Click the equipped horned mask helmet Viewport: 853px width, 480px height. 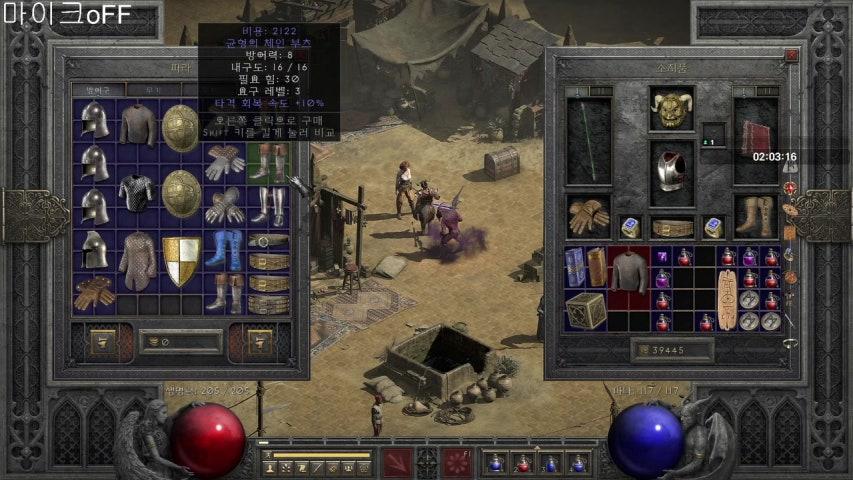671,109
